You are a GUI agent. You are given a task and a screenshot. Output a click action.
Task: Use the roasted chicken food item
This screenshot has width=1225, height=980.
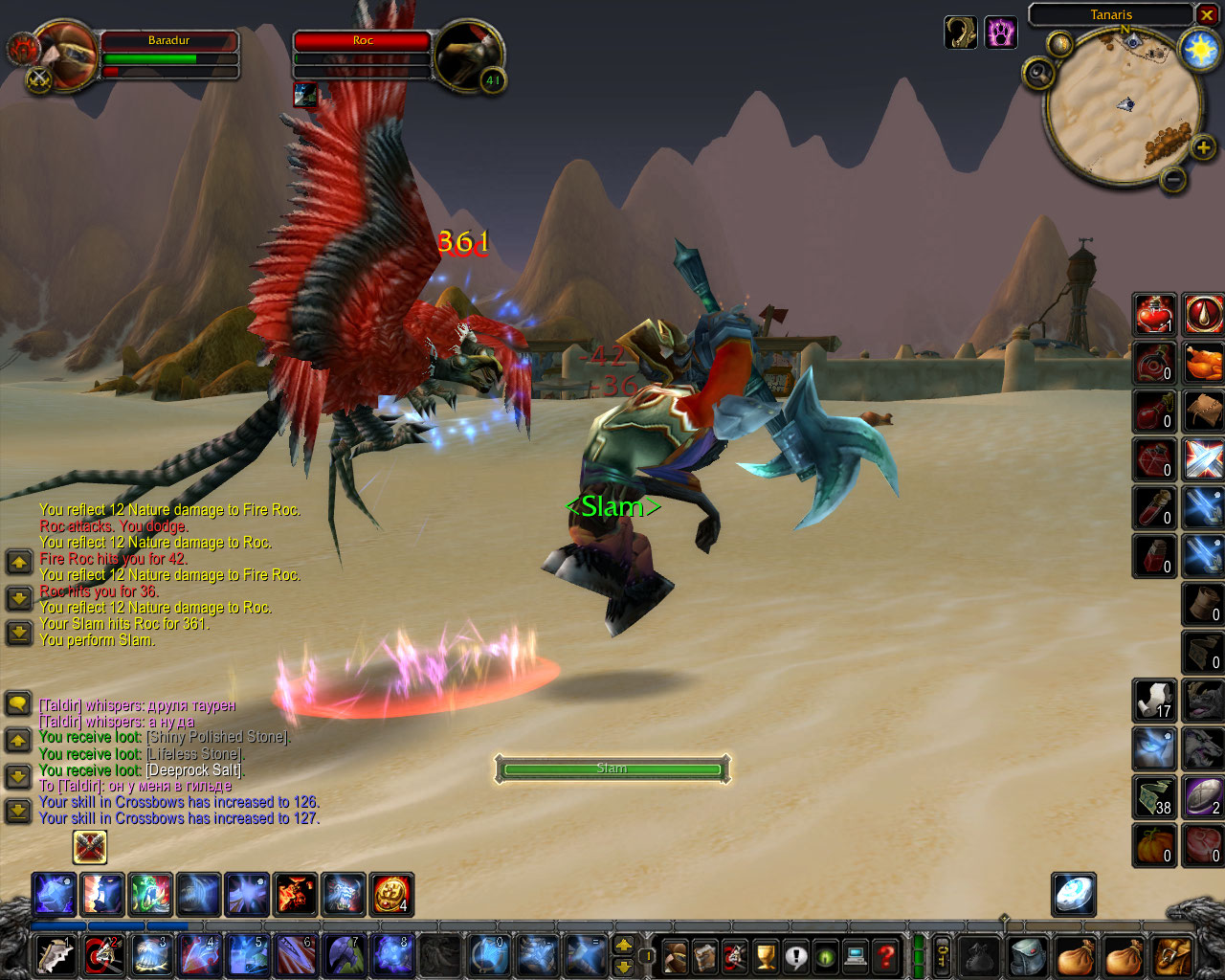pos(1203,363)
